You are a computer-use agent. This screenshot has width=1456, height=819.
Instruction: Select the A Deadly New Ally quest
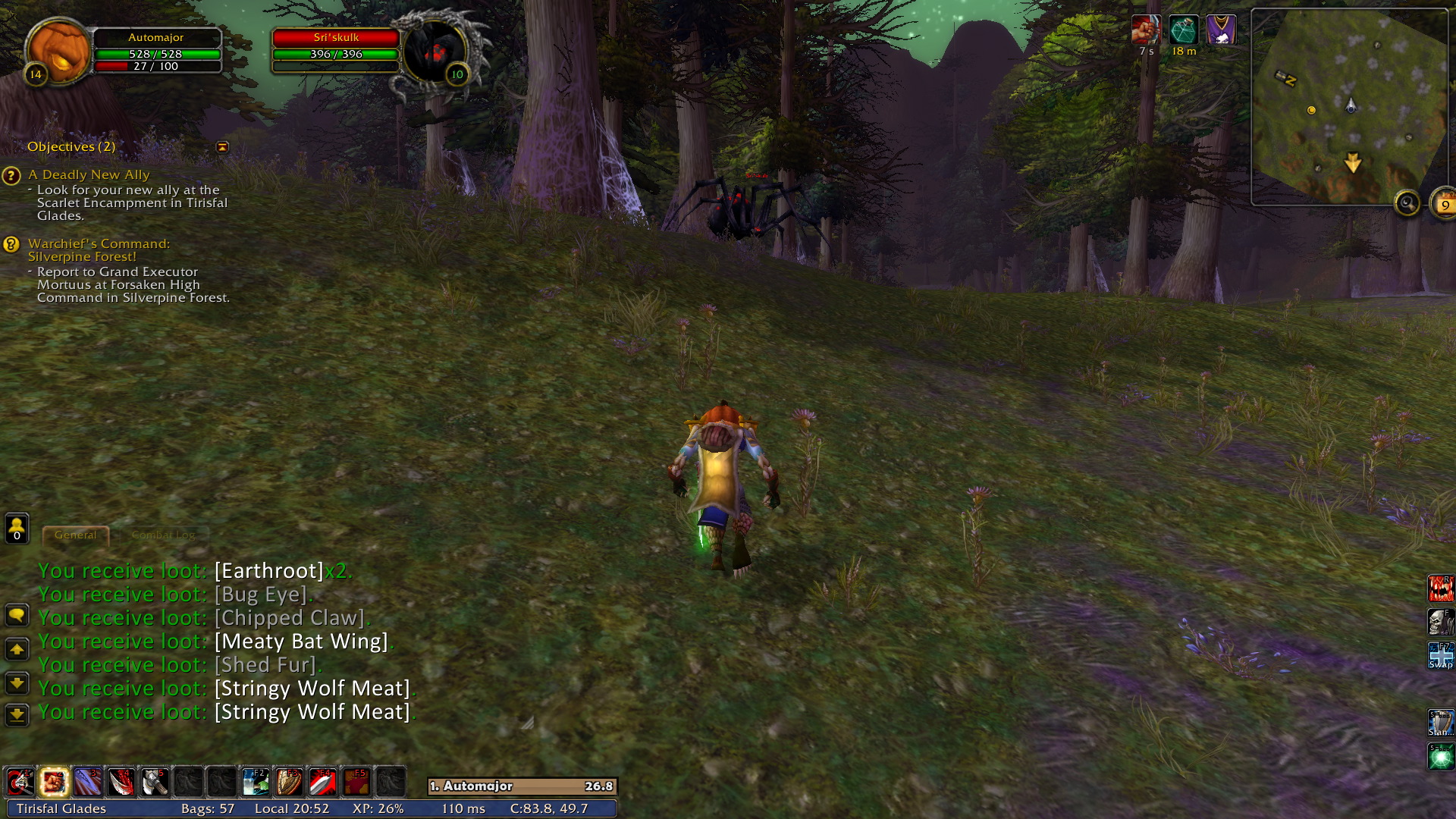[89, 175]
